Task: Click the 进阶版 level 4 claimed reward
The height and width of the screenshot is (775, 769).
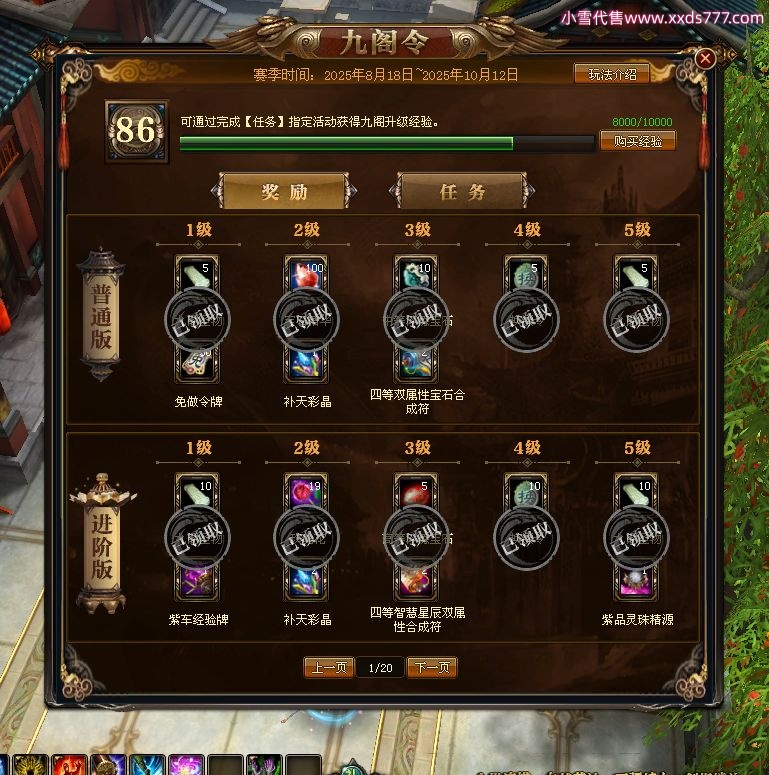Action: (x=526, y=537)
